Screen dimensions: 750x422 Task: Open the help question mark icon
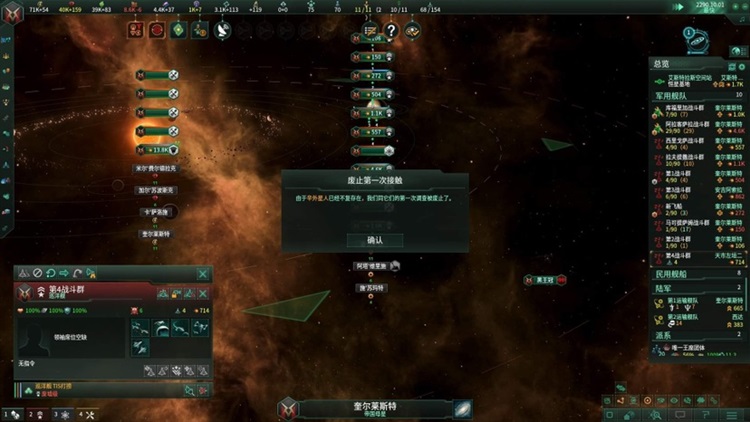pos(391,31)
